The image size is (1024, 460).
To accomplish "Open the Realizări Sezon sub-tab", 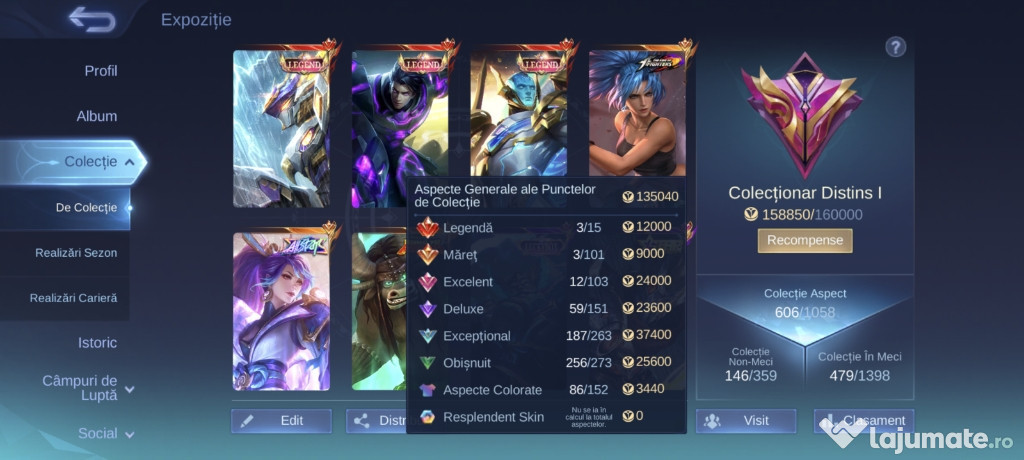I will (x=76, y=253).
